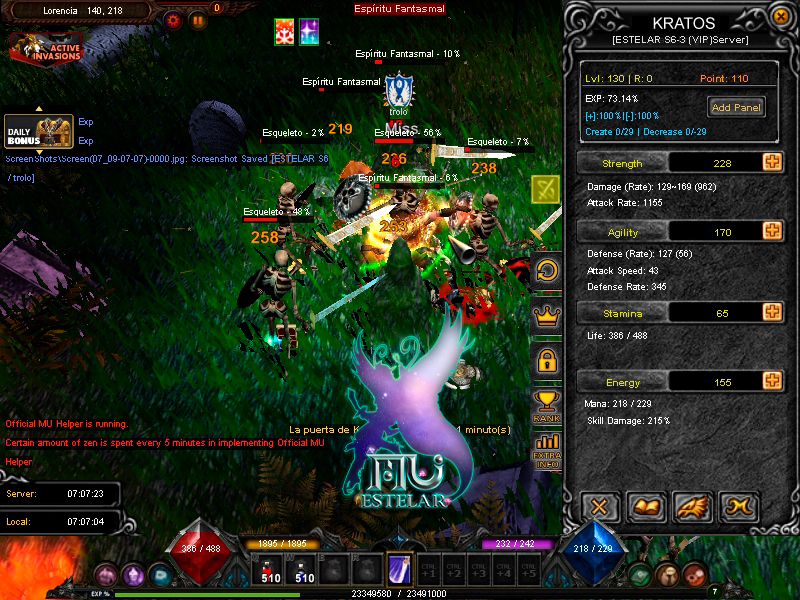Open the Rank trophy menu
The width and height of the screenshot is (800, 600).
coord(547,406)
